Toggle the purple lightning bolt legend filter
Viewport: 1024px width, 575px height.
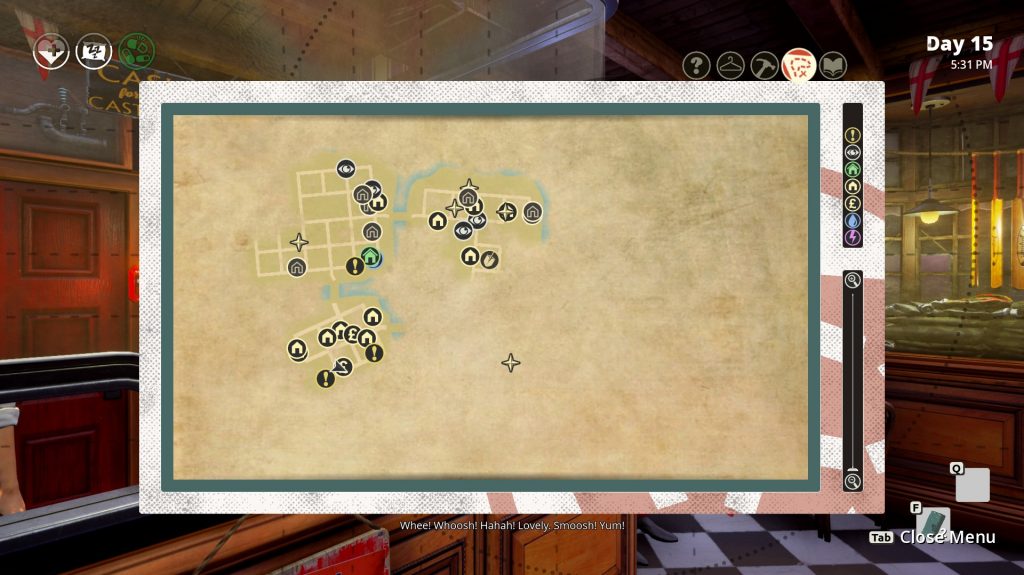click(x=852, y=237)
